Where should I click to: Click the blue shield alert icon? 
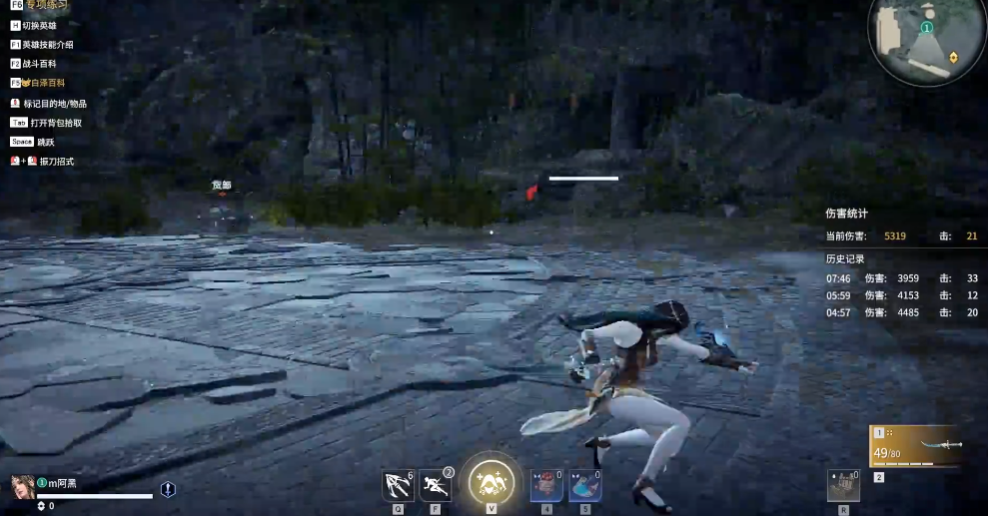pyautogui.click(x=168, y=489)
